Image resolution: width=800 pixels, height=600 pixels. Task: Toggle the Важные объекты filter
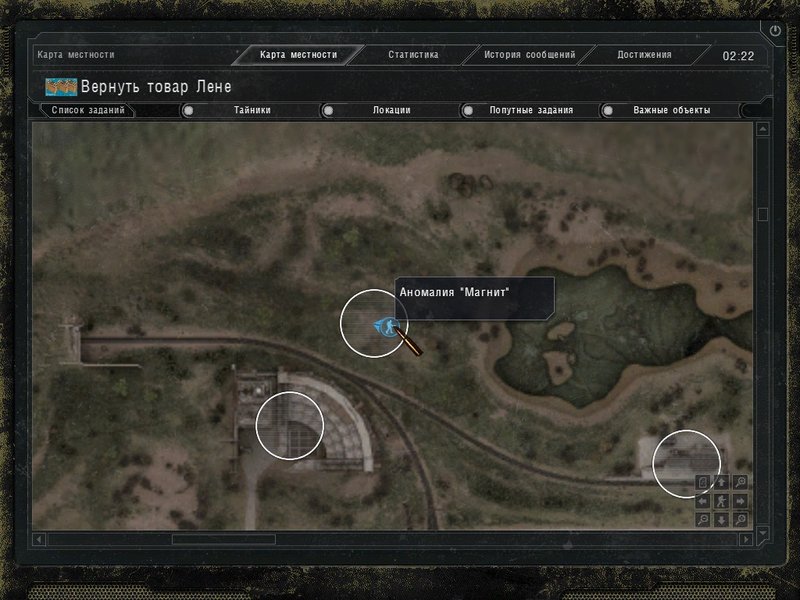pos(671,110)
